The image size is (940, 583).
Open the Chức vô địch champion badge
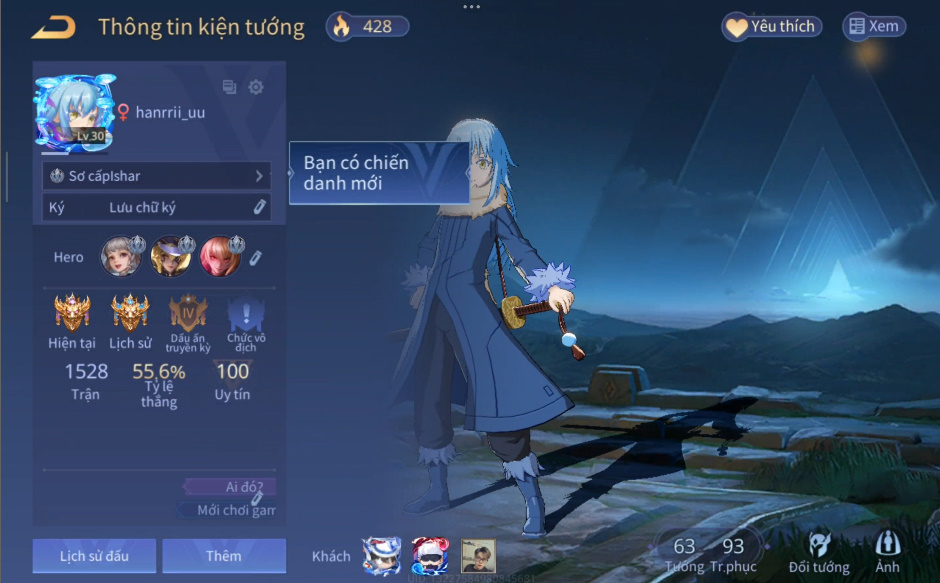pos(246,316)
